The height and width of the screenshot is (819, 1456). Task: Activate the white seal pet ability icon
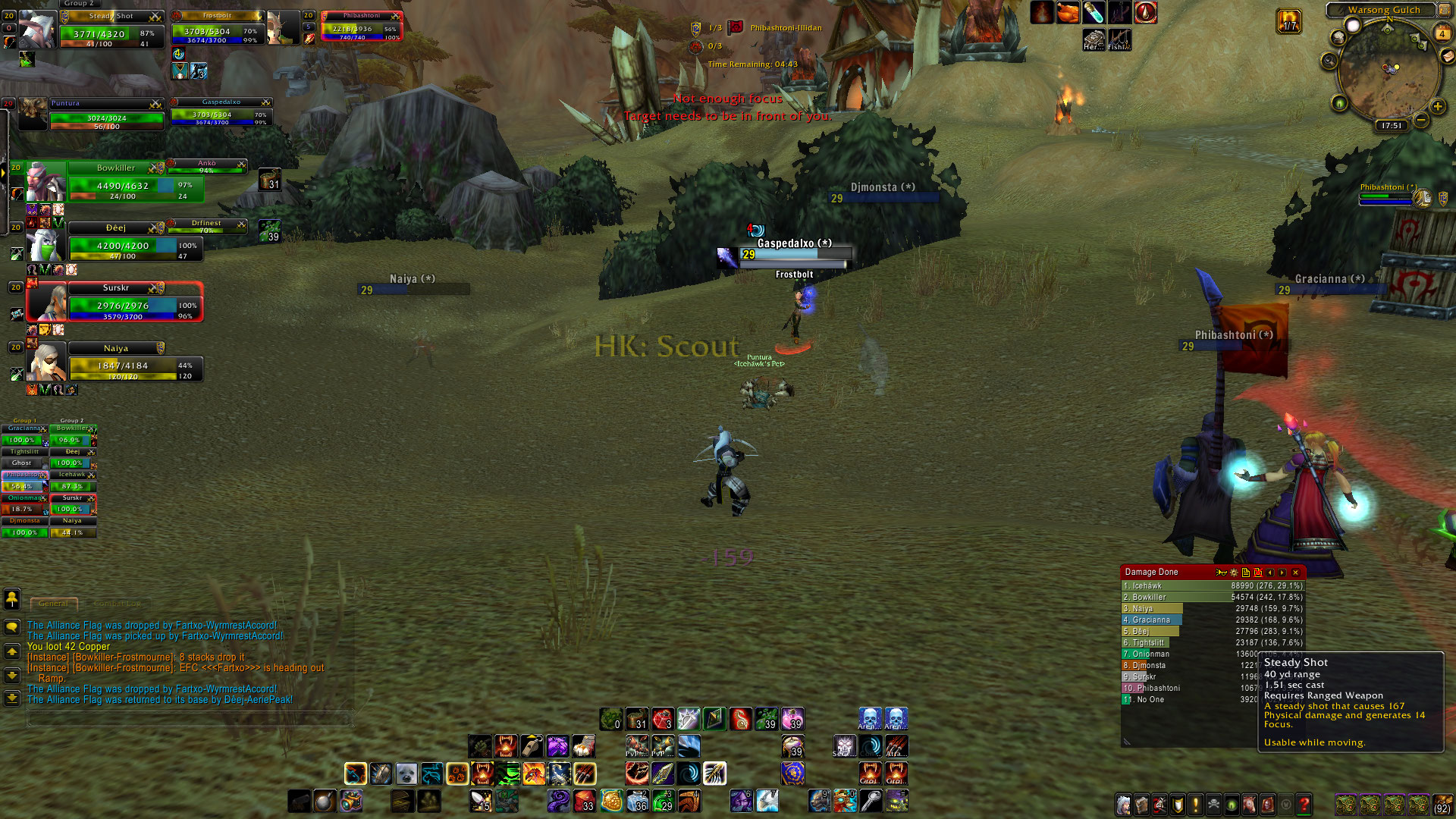point(406,773)
